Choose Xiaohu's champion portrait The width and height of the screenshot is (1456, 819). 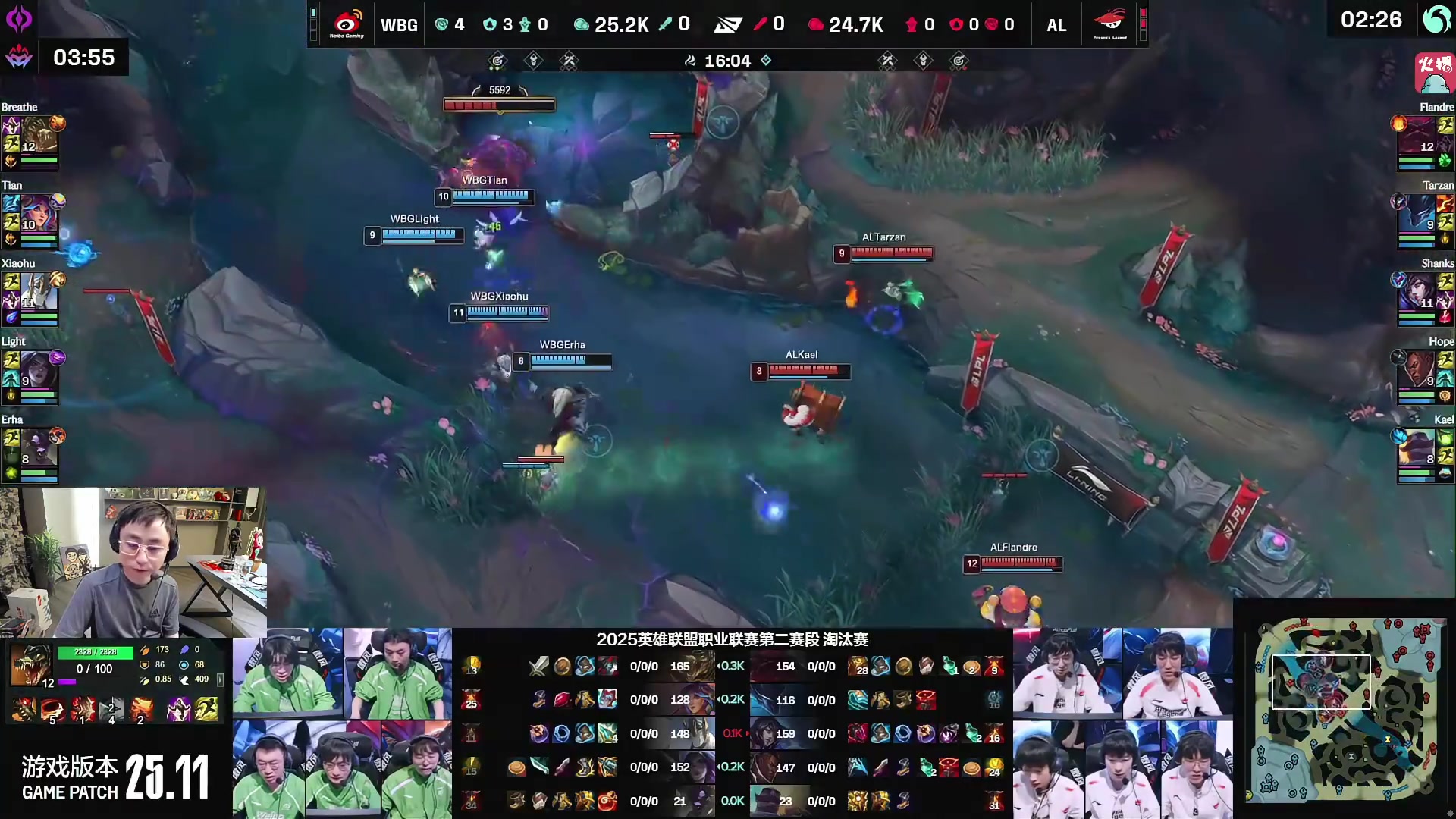[x=39, y=291]
